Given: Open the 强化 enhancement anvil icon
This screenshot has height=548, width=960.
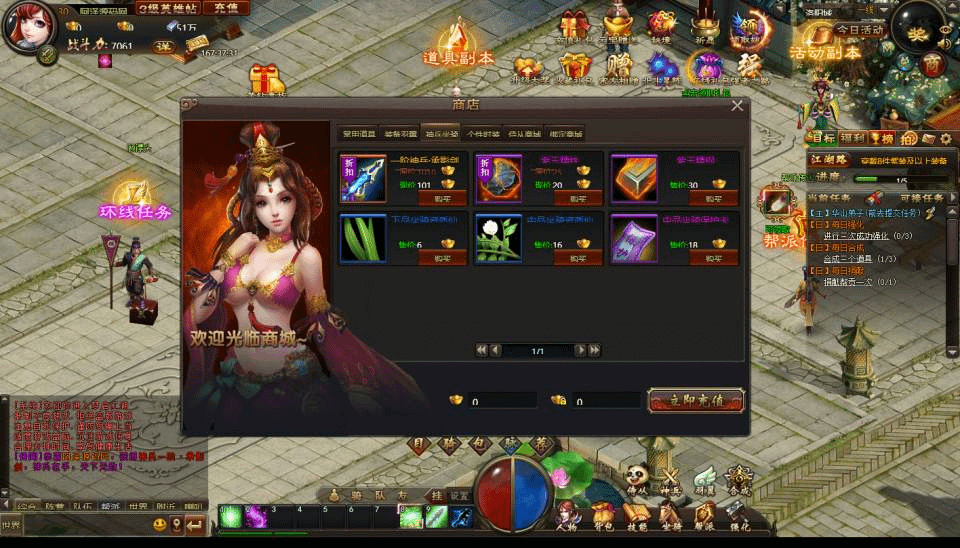Looking at the screenshot, I should pos(739,516).
